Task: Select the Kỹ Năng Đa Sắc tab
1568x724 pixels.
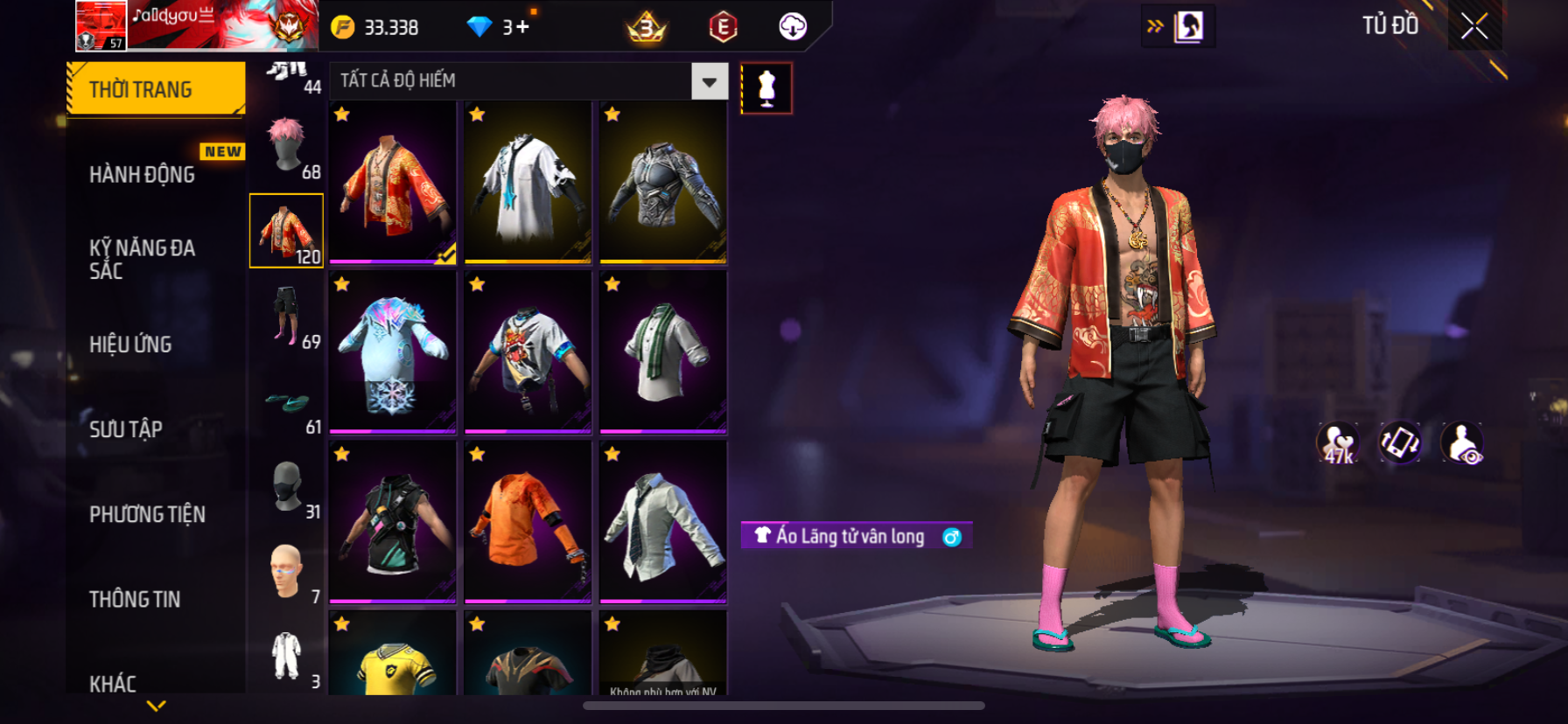Action: click(x=143, y=259)
